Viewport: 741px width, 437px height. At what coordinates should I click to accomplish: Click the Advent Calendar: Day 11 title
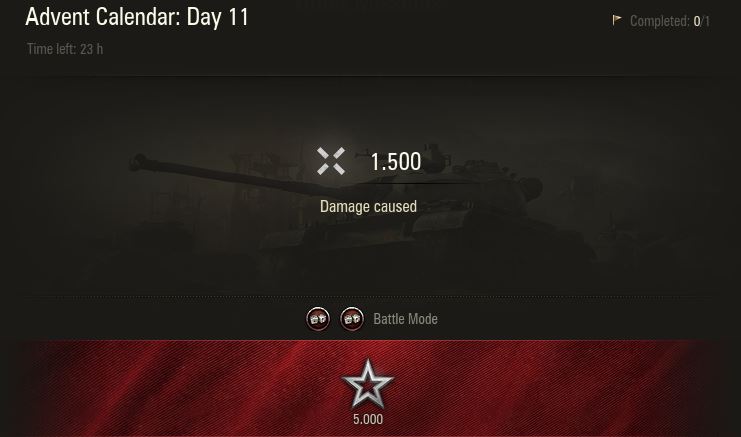137,17
